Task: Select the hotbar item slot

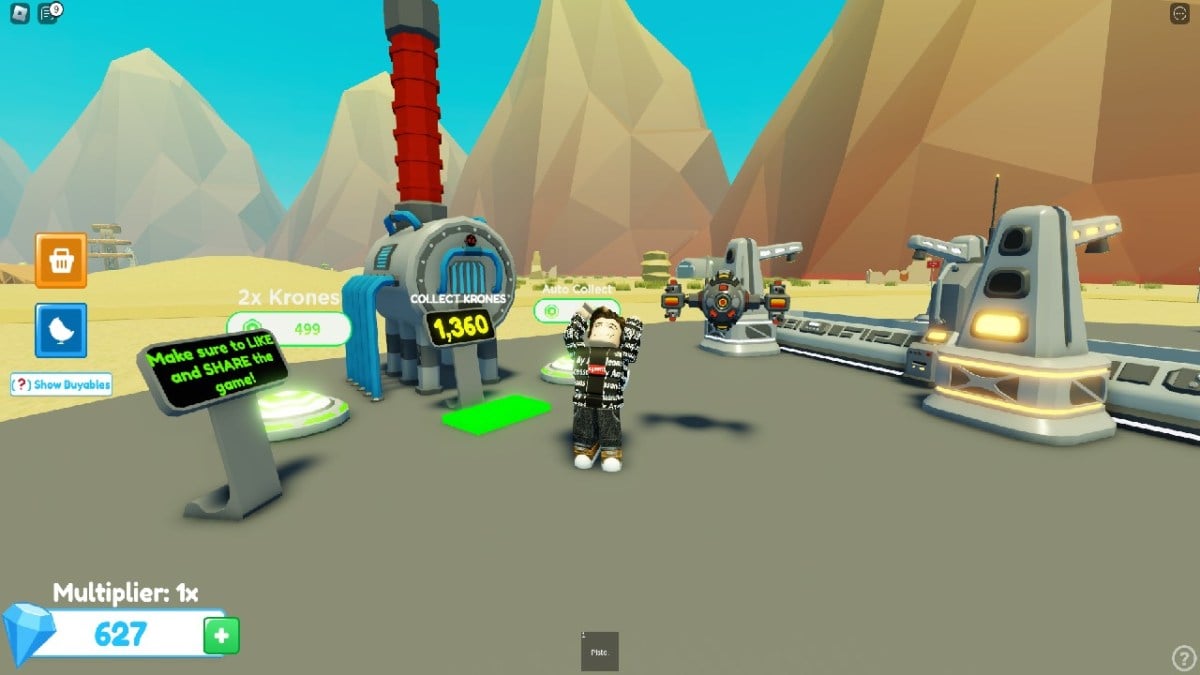Action: pos(600,651)
